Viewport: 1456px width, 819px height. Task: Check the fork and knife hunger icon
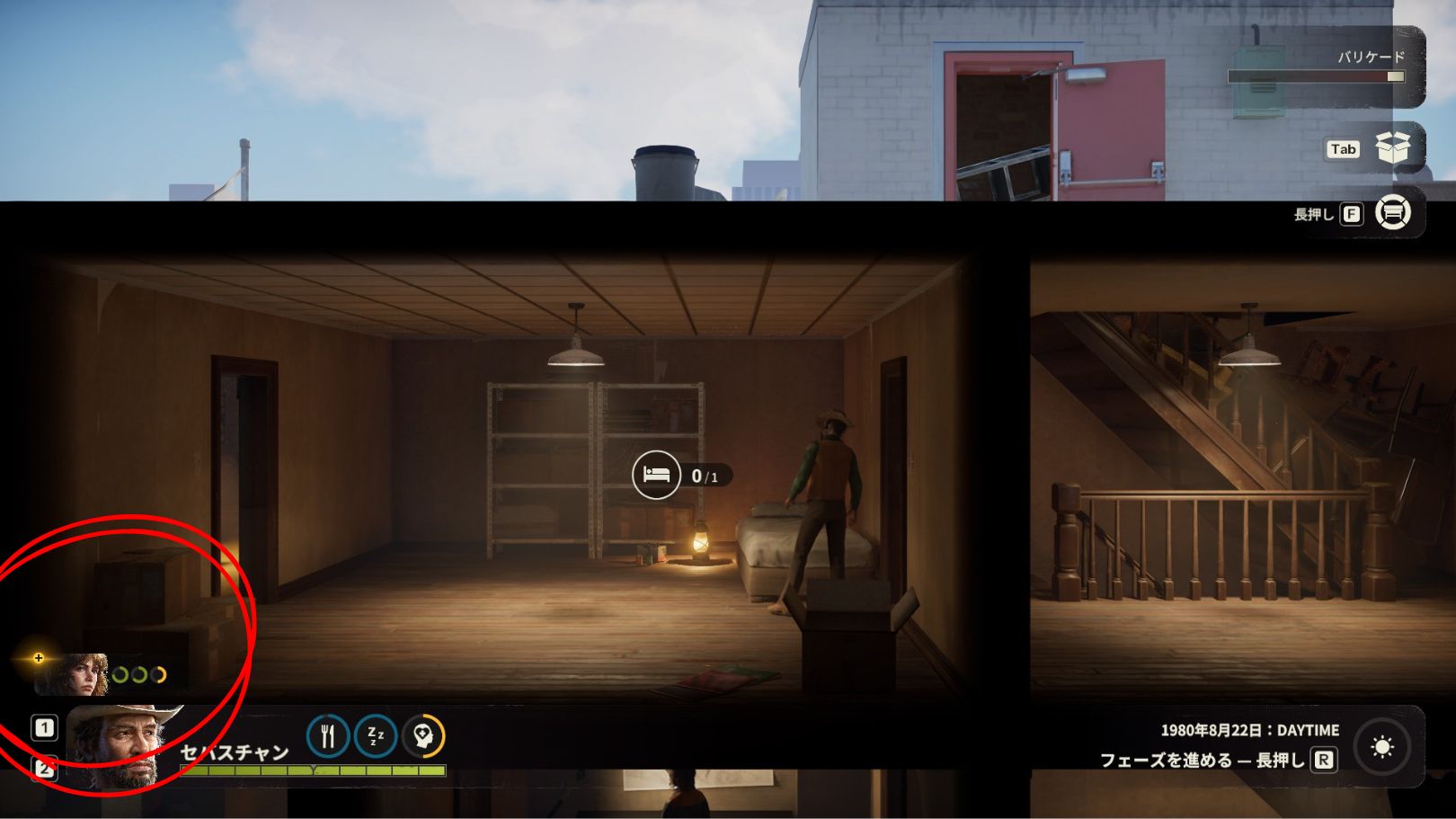coord(328,736)
